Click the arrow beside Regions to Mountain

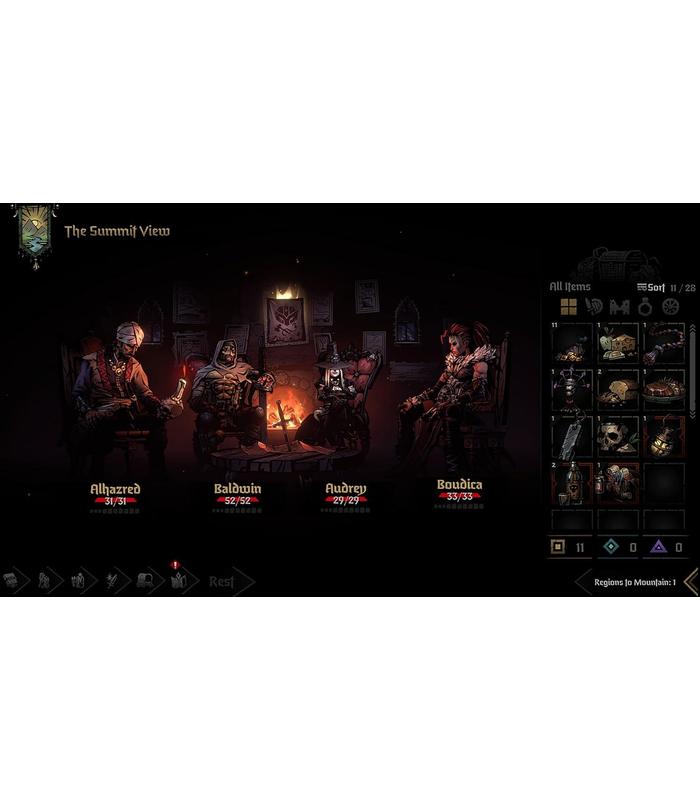[x=690, y=582]
